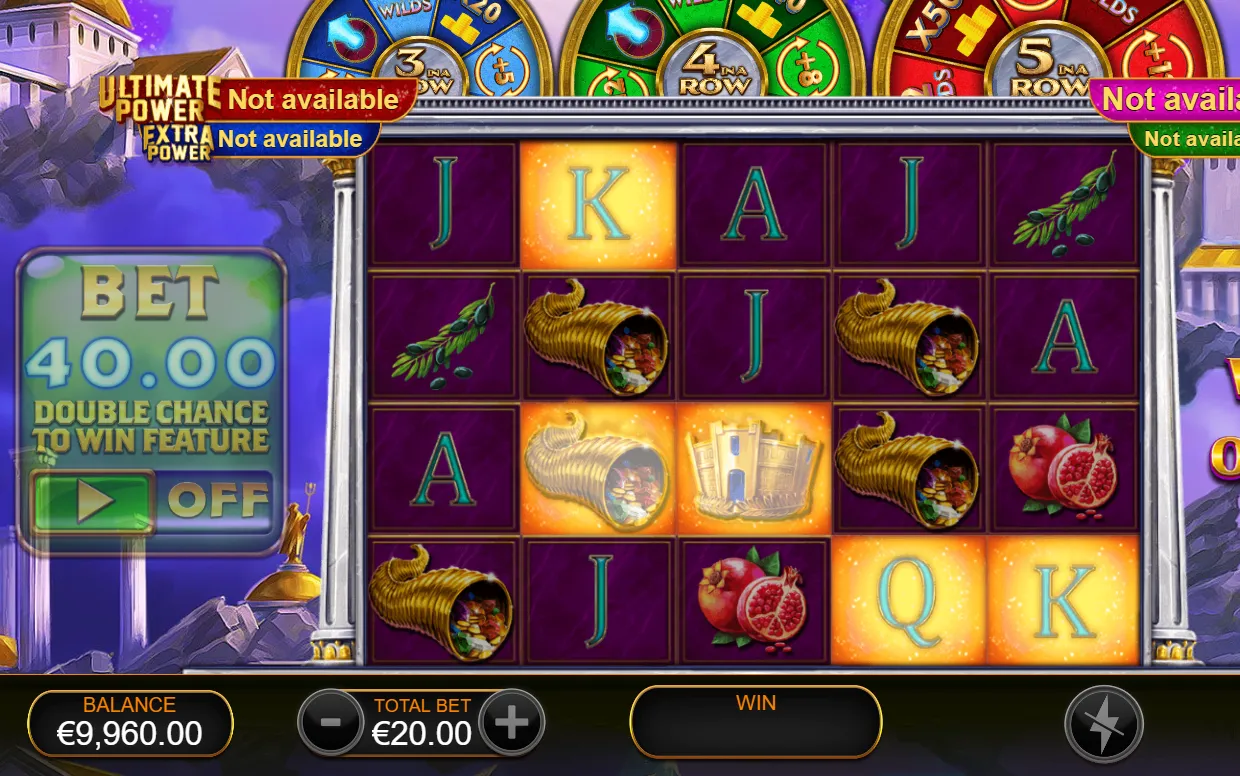The height and width of the screenshot is (776, 1240).
Task: Select the Ultimate Power 'Not available' banner
Action: pos(312,100)
